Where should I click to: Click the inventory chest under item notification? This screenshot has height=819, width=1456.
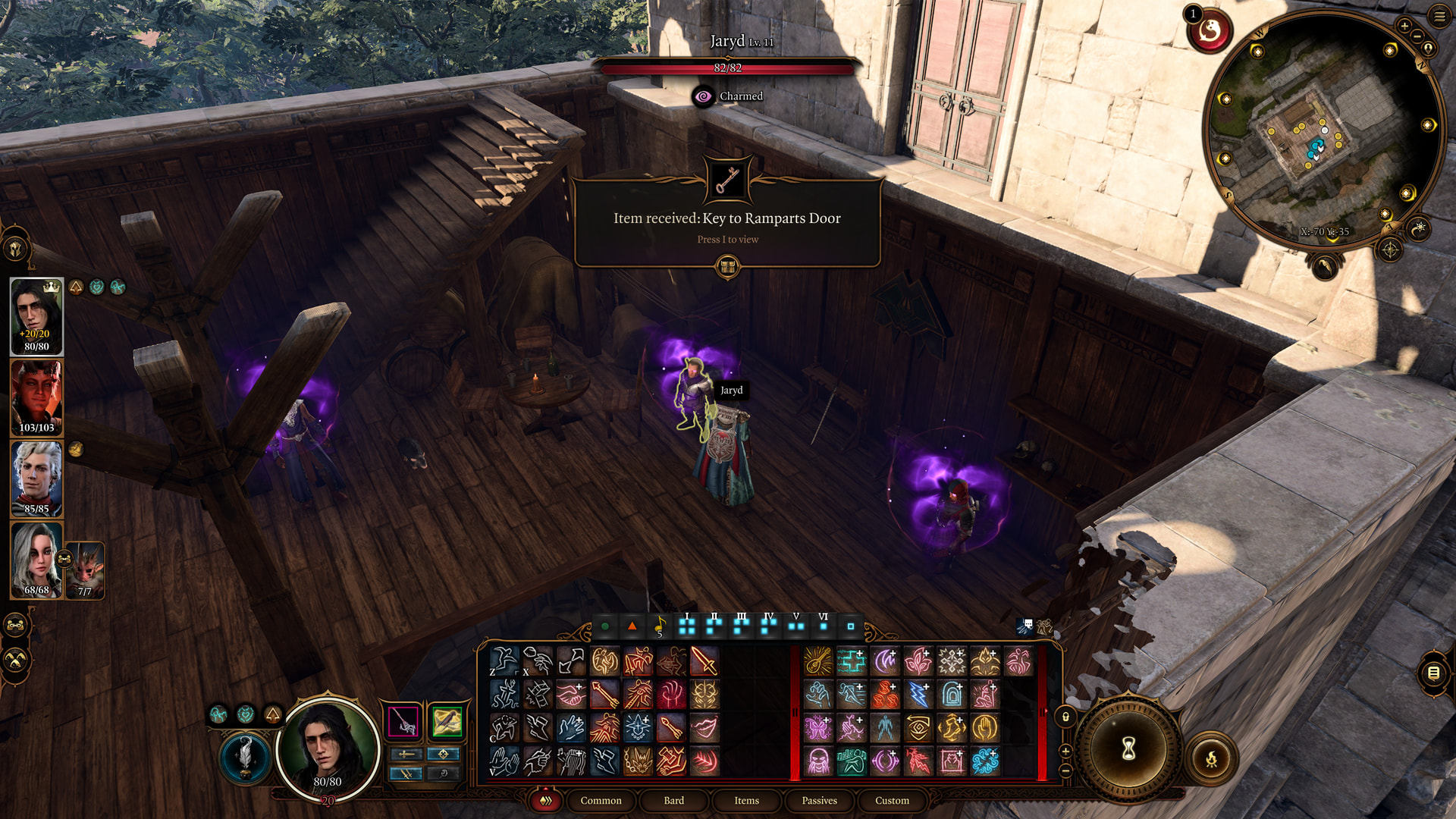tap(727, 266)
